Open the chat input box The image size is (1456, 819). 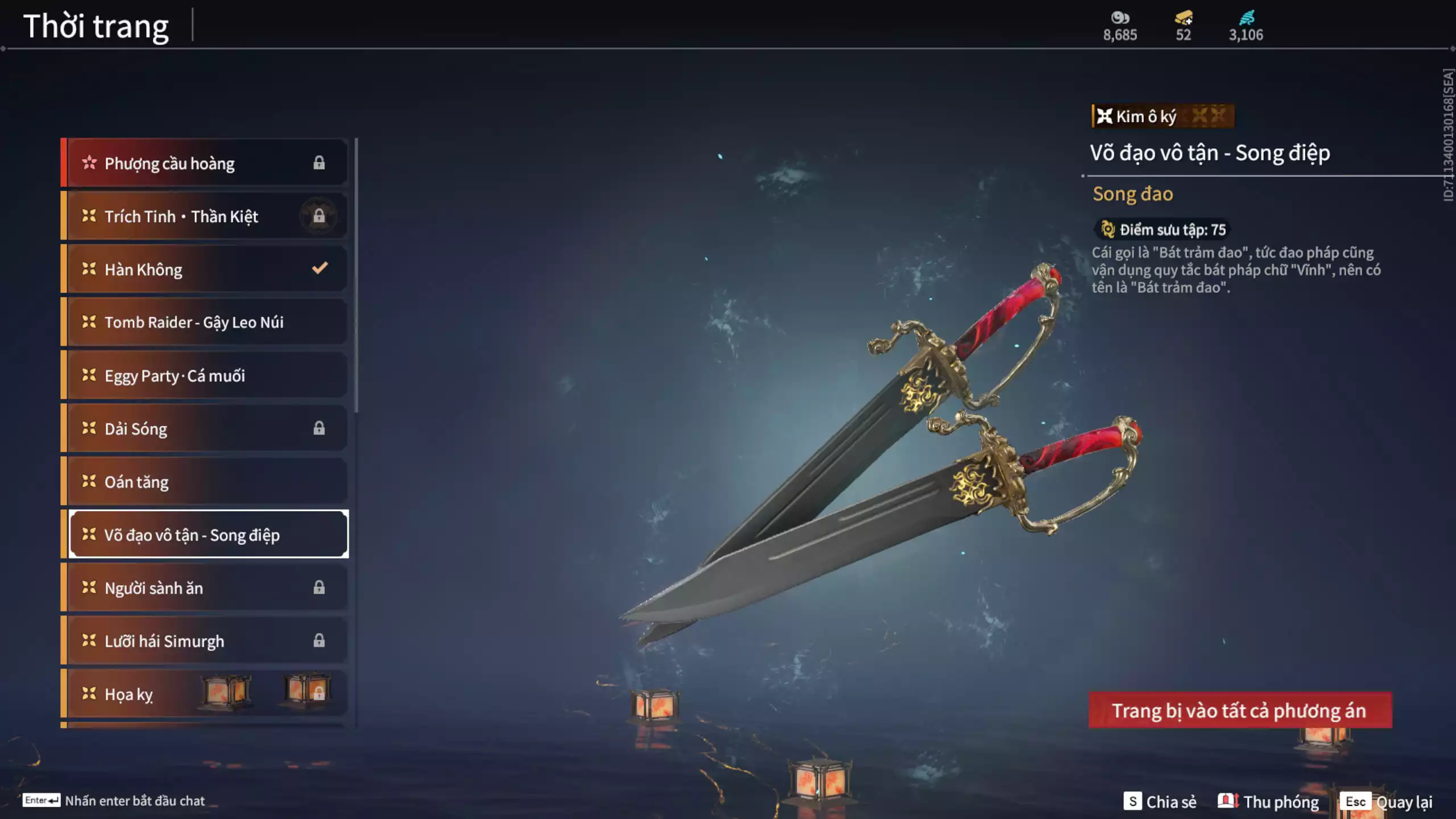[x=114, y=801]
